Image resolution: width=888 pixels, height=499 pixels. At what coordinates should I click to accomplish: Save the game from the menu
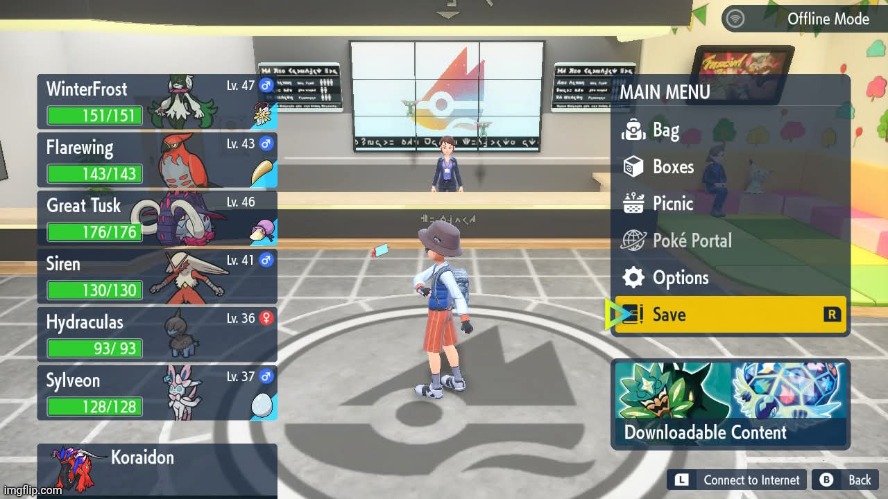730,314
